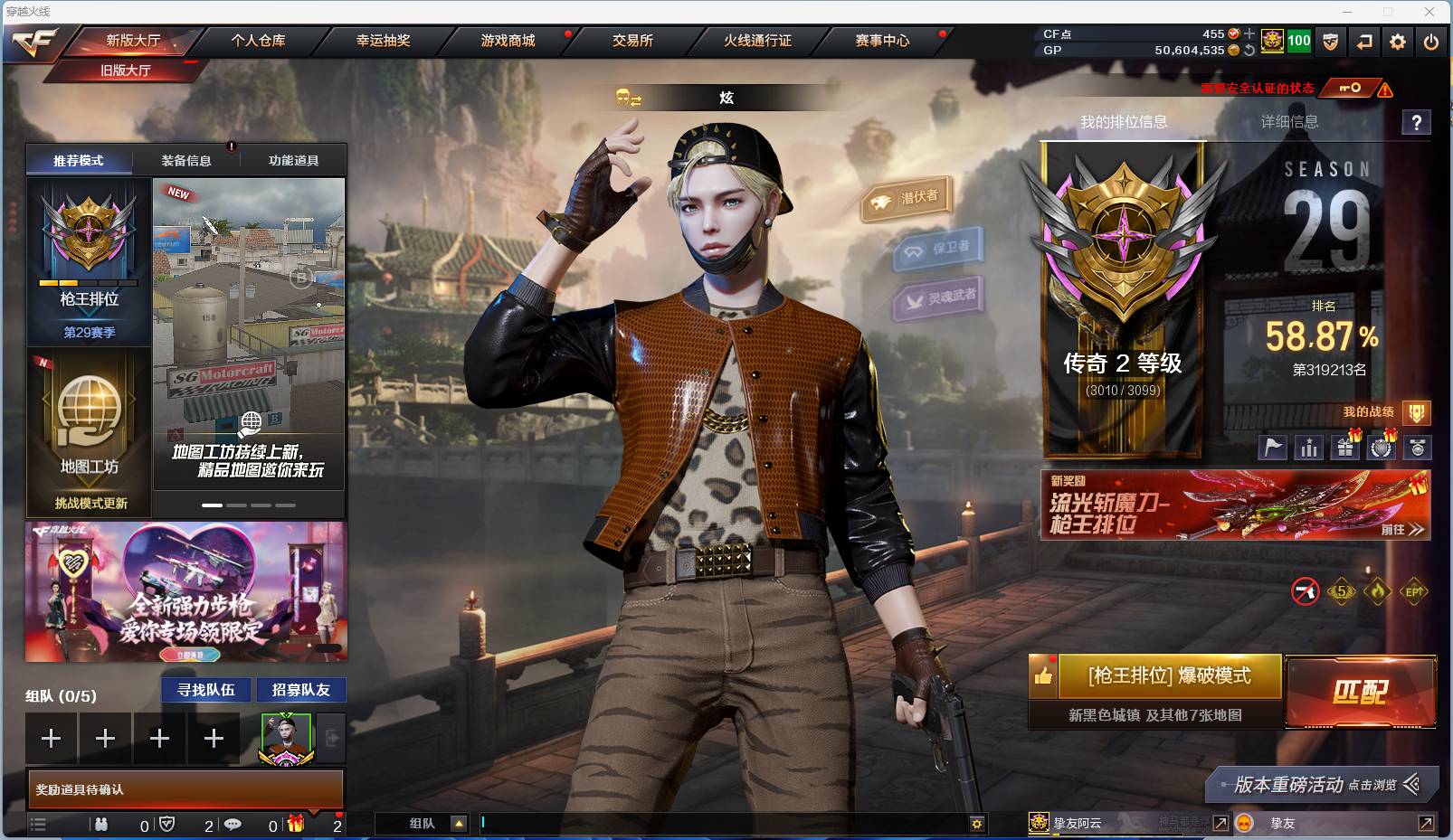Open the settings gear at top right
Screen dimensions: 1453x840
pos(1398,42)
